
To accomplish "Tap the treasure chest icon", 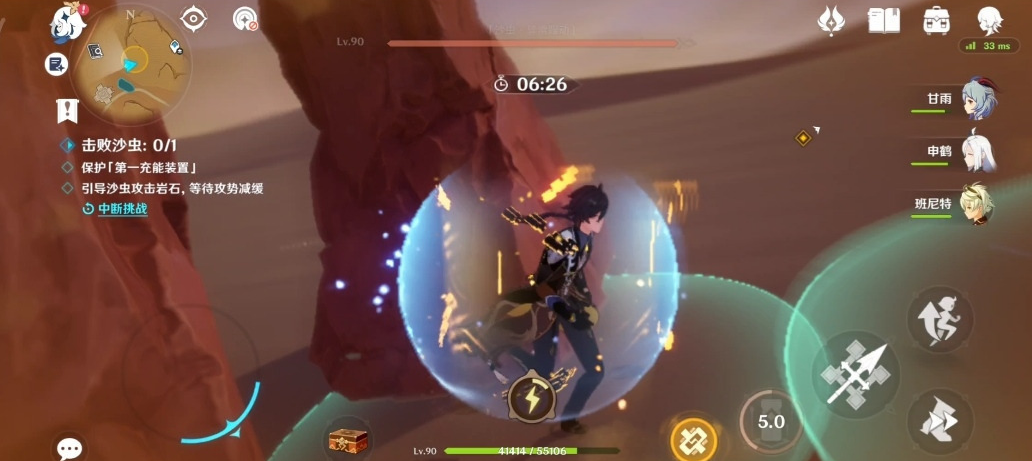I will (x=348, y=439).
